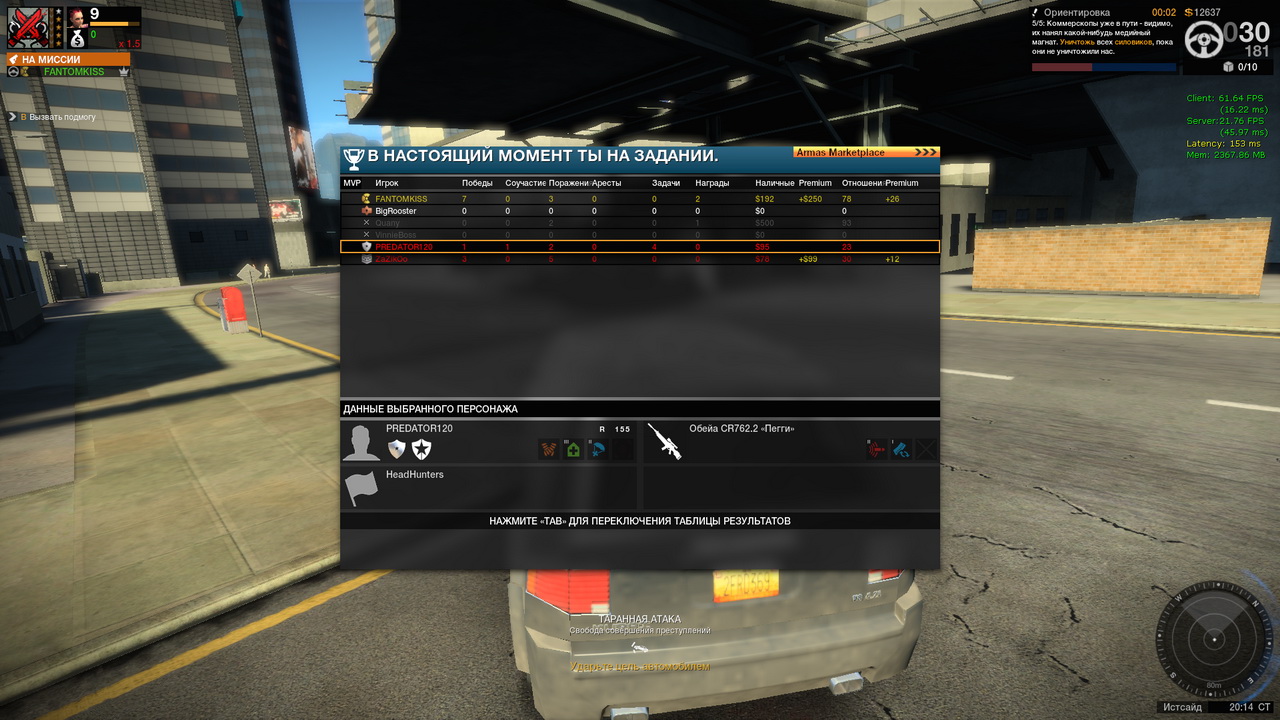Screen dimensions: 1280x720
Task: Click the blue weapon modification icon
Action: point(901,449)
